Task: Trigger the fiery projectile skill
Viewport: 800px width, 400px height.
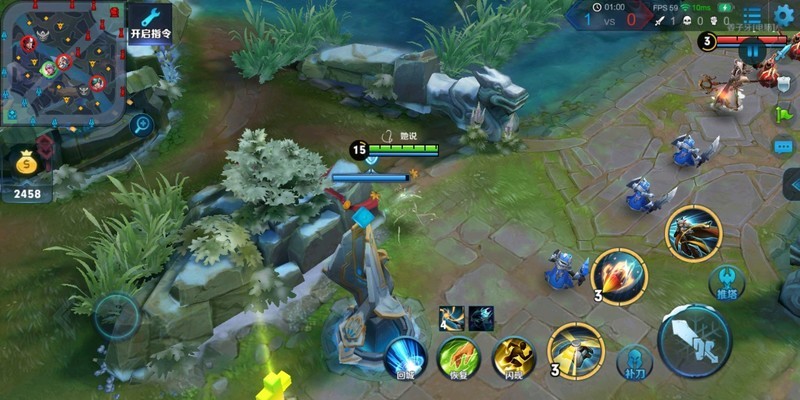Action: 620,275
